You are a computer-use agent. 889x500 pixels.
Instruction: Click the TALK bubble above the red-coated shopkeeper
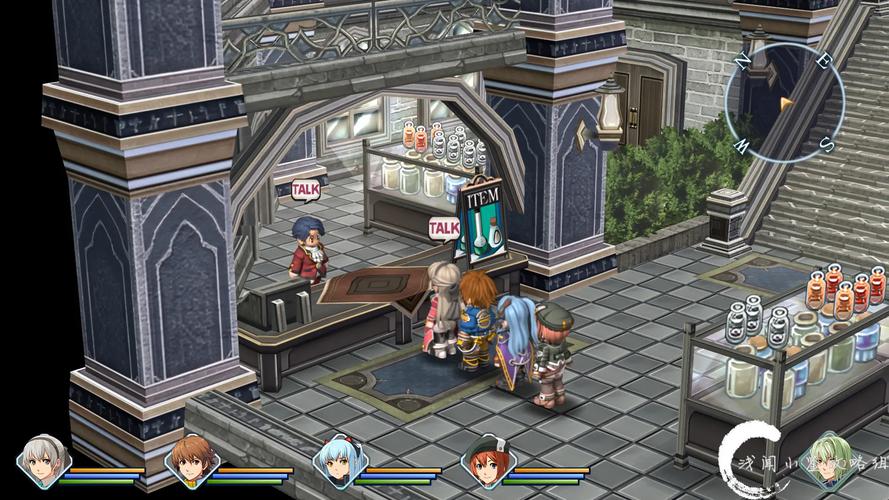pyautogui.click(x=305, y=189)
